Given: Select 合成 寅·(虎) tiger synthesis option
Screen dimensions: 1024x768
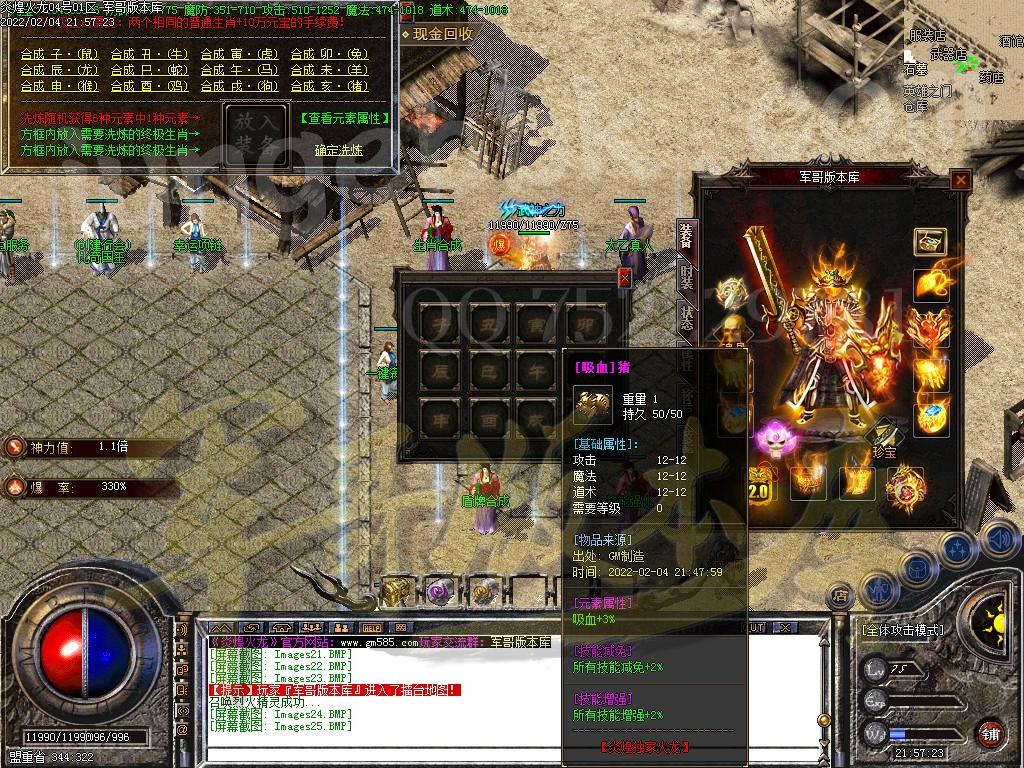Looking at the screenshot, I should (240, 54).
